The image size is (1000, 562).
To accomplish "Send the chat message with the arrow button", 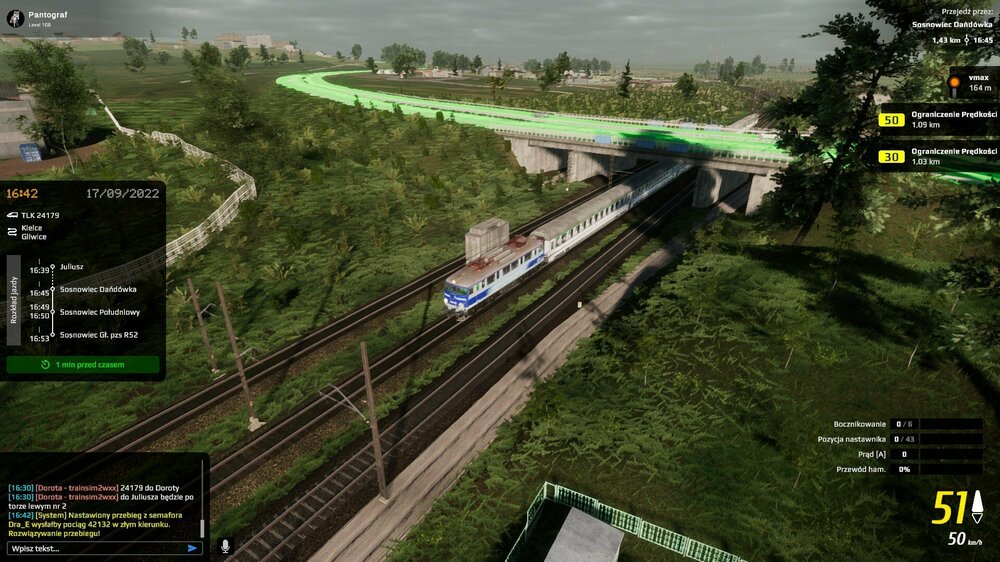I will point(192,548).
